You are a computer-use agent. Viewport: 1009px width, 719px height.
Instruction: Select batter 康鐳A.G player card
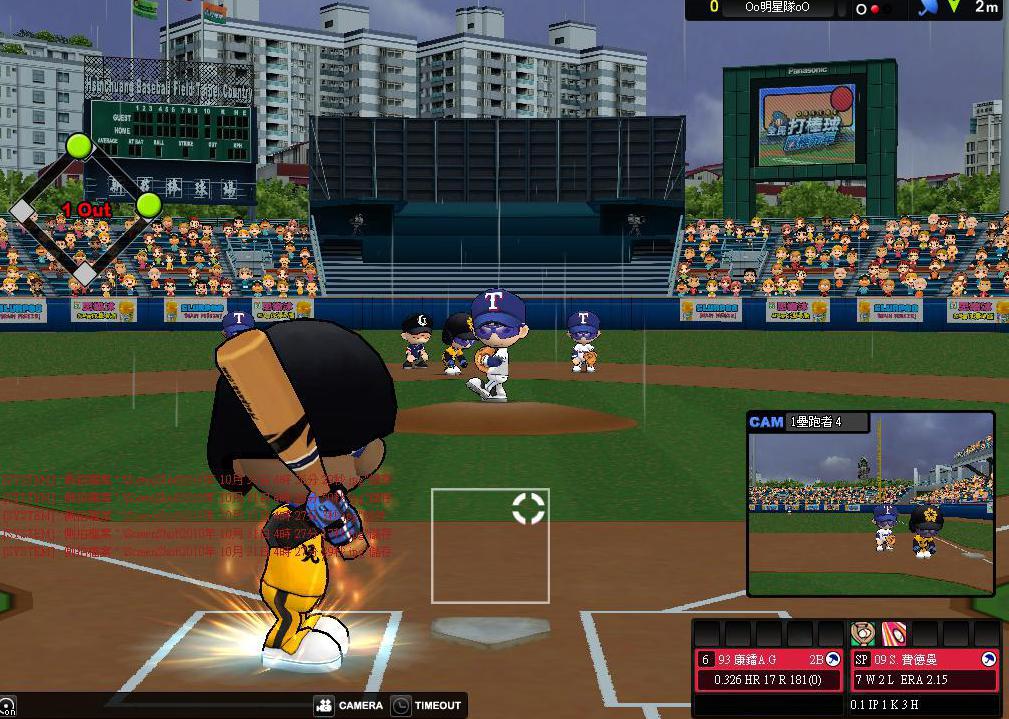click(x=769, y=669)
